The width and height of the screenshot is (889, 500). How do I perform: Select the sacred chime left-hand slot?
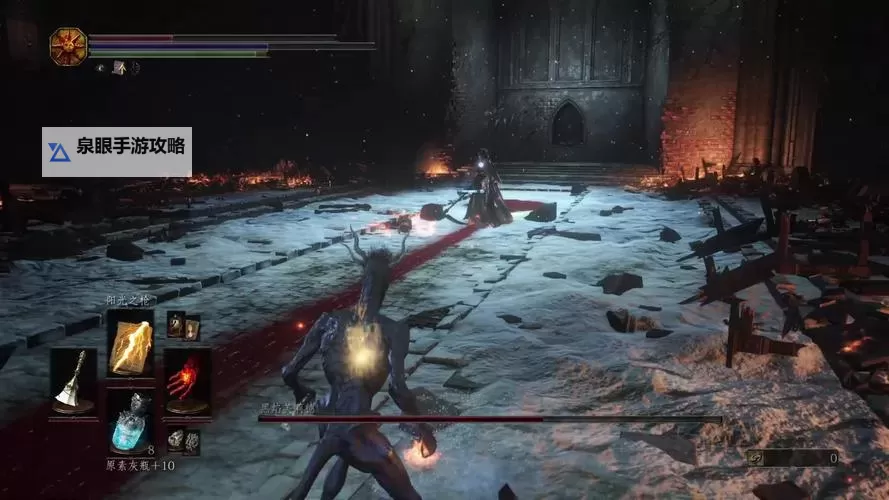click(74, 381)
